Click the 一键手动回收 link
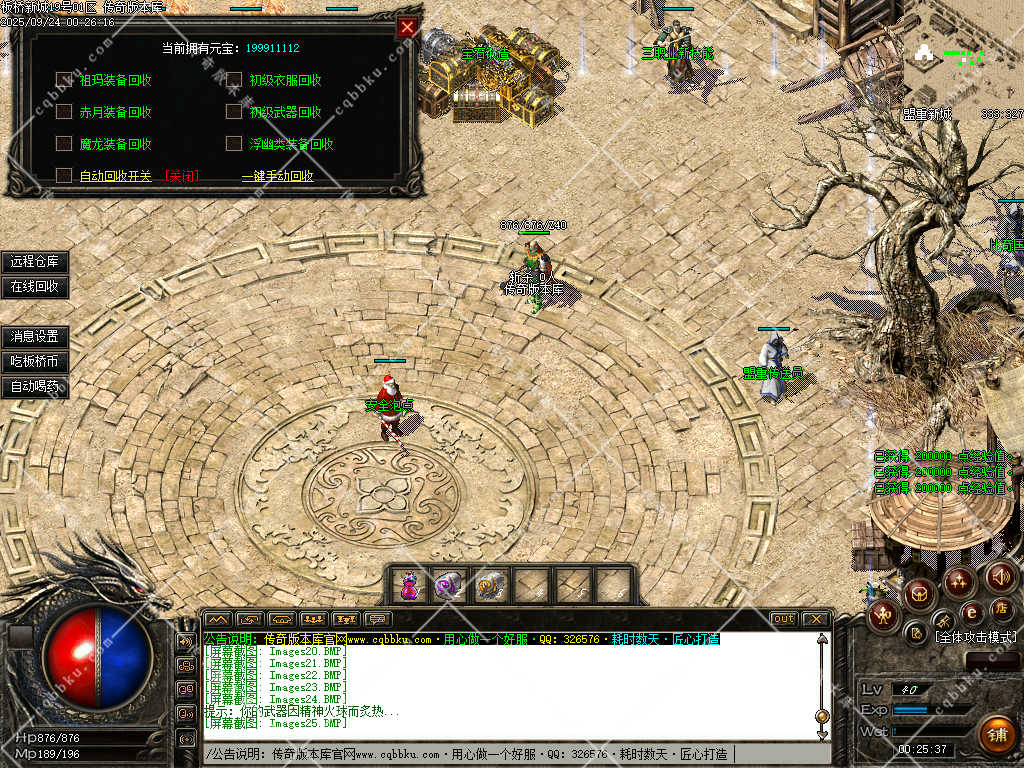Viewport: 1024px width, 768px height. (278, 176)
